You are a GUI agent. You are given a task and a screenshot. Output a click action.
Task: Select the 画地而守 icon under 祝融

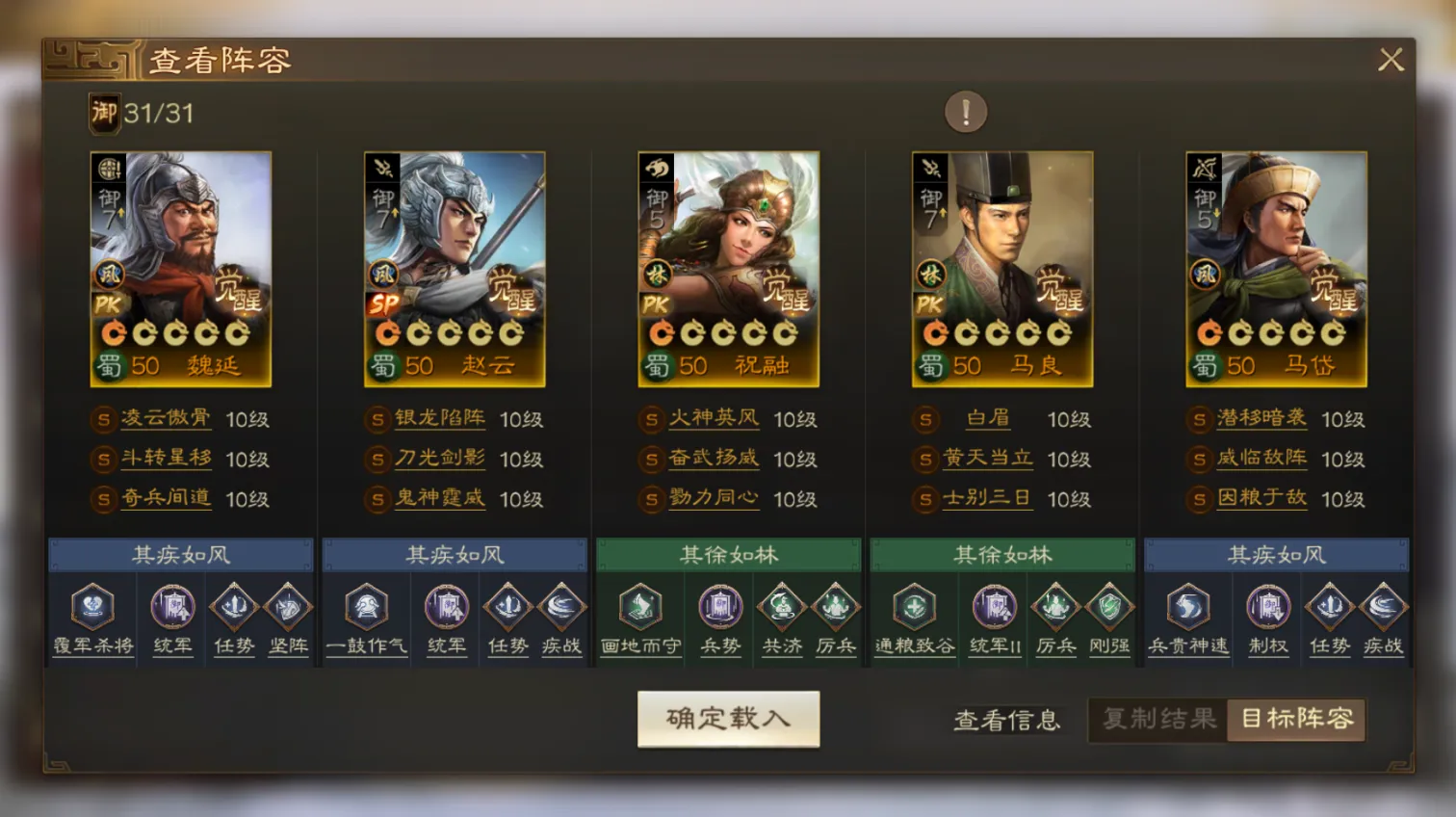[640, 608]
